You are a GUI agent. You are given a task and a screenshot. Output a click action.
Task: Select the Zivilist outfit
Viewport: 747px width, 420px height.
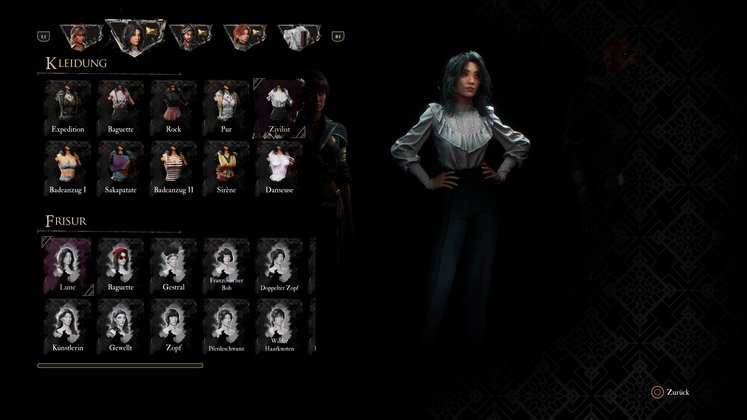[x=279, y=106]
